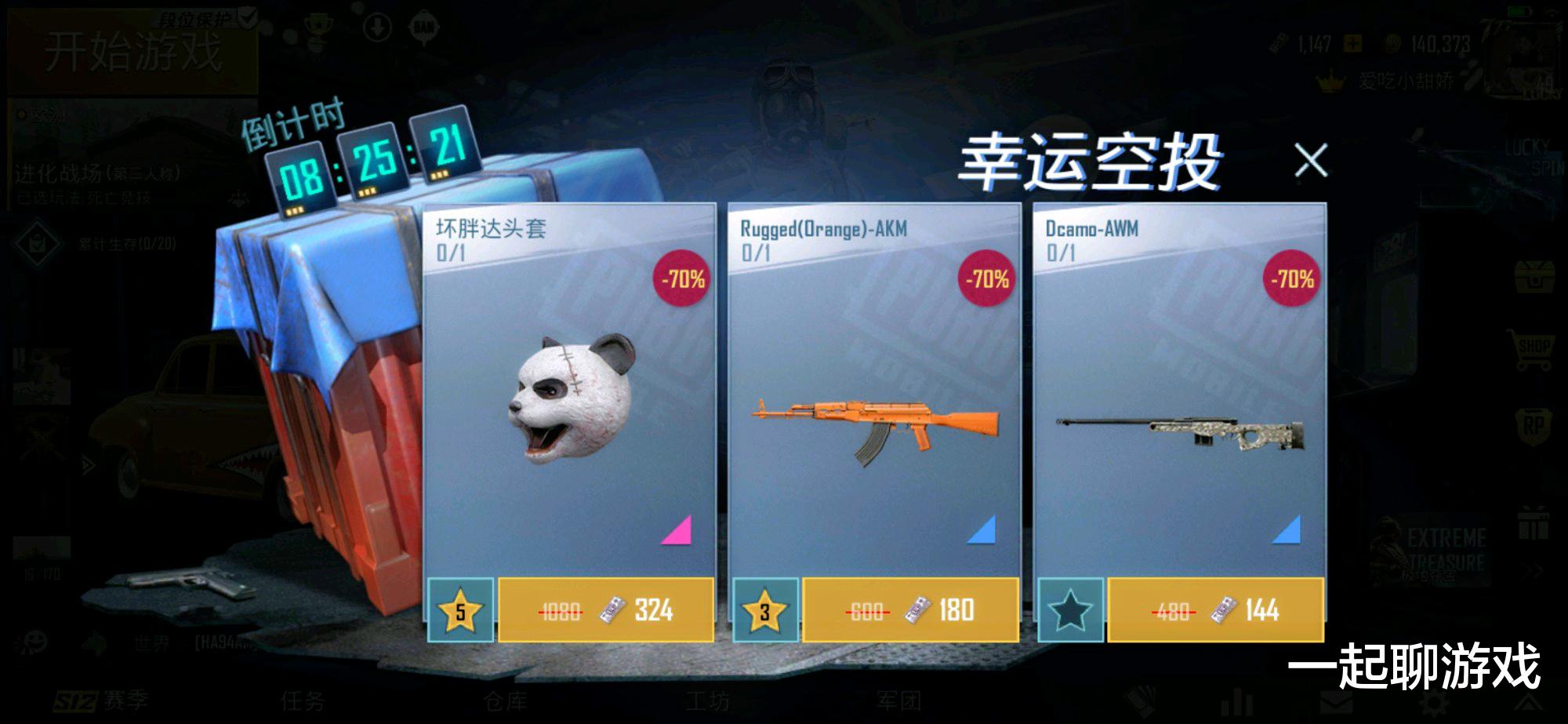This screenshot has width=1568, height=724.
Task: Open the download arrow icon at top
Action: (377, 27)
